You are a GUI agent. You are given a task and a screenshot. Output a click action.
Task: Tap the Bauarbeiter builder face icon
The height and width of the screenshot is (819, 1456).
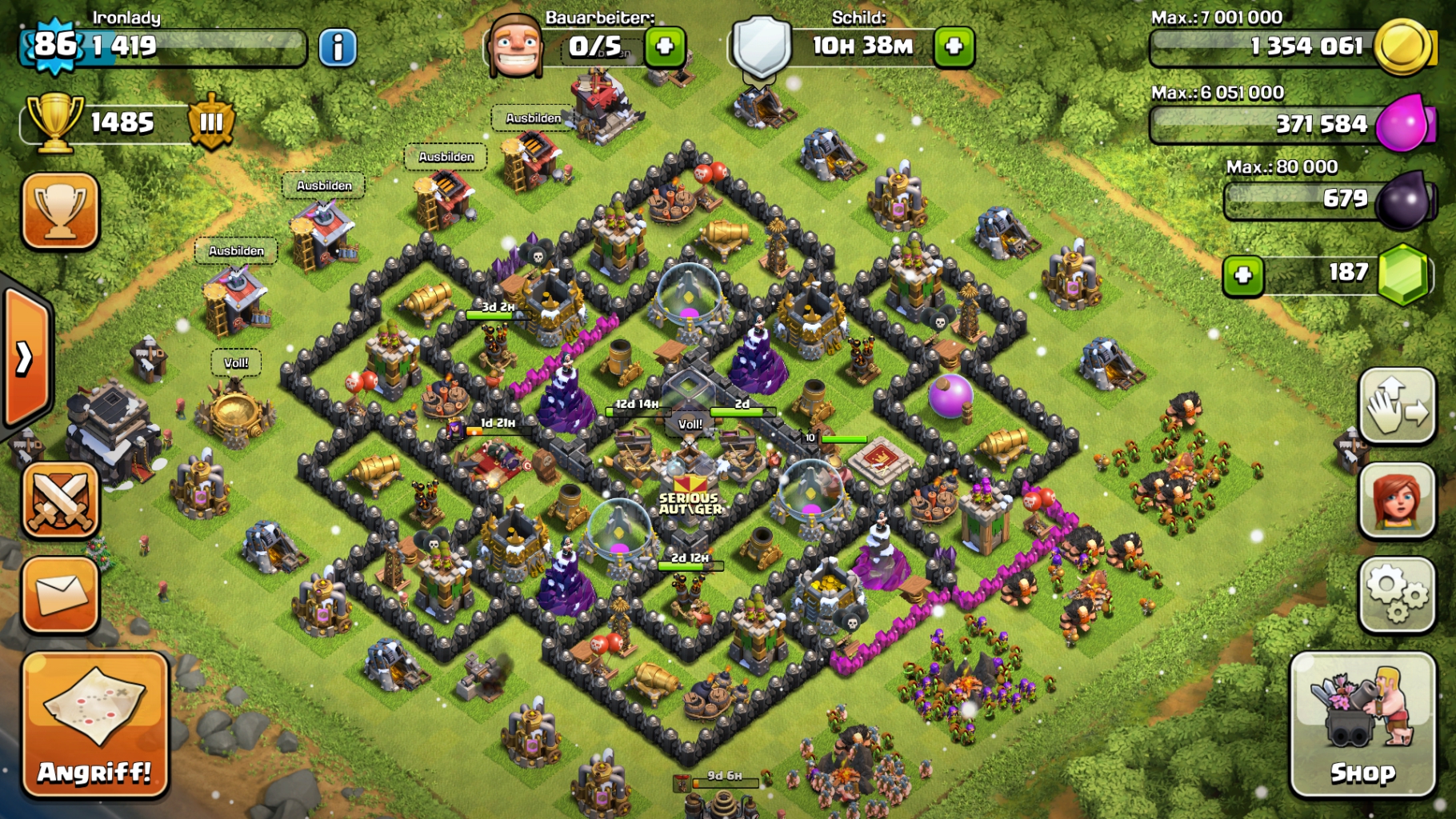pyautogui.click(x=516, y=45)
